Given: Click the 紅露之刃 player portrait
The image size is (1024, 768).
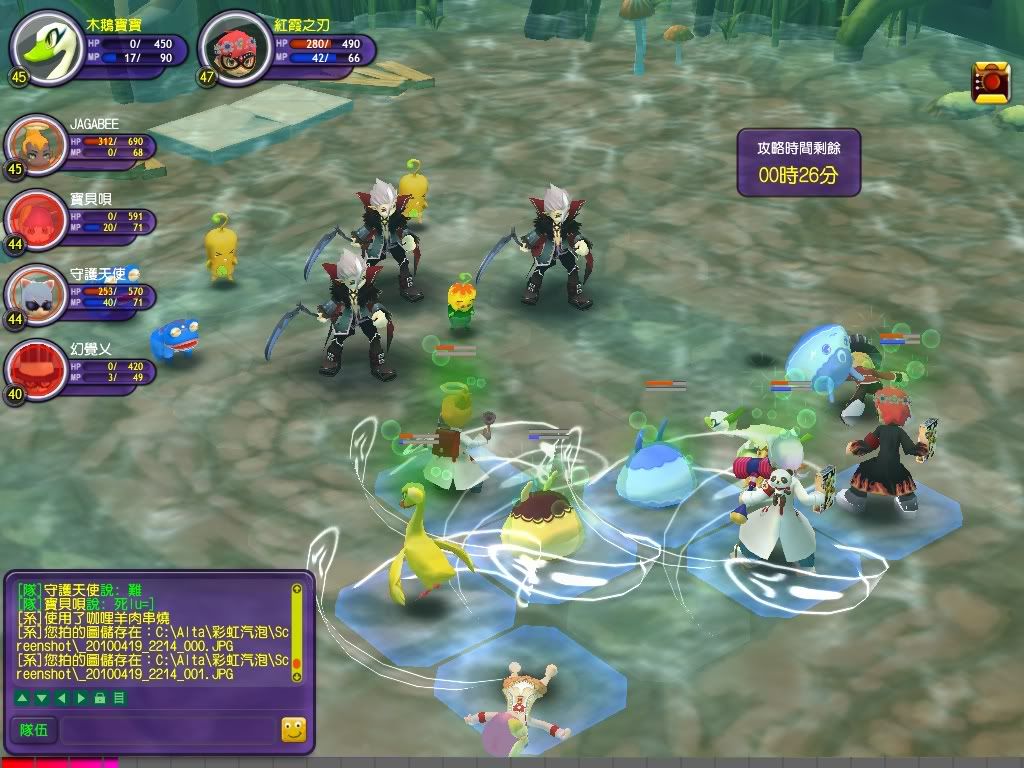Looking at the screenshot, I should point(235,51).
